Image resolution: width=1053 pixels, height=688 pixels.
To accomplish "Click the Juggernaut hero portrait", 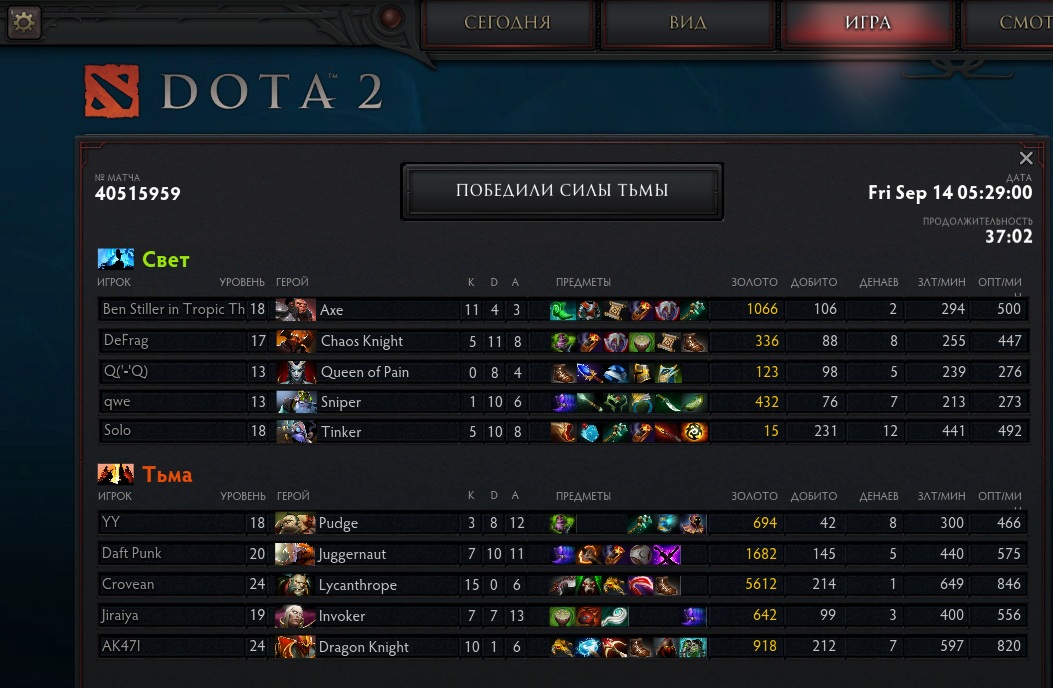I will (295, 554).
